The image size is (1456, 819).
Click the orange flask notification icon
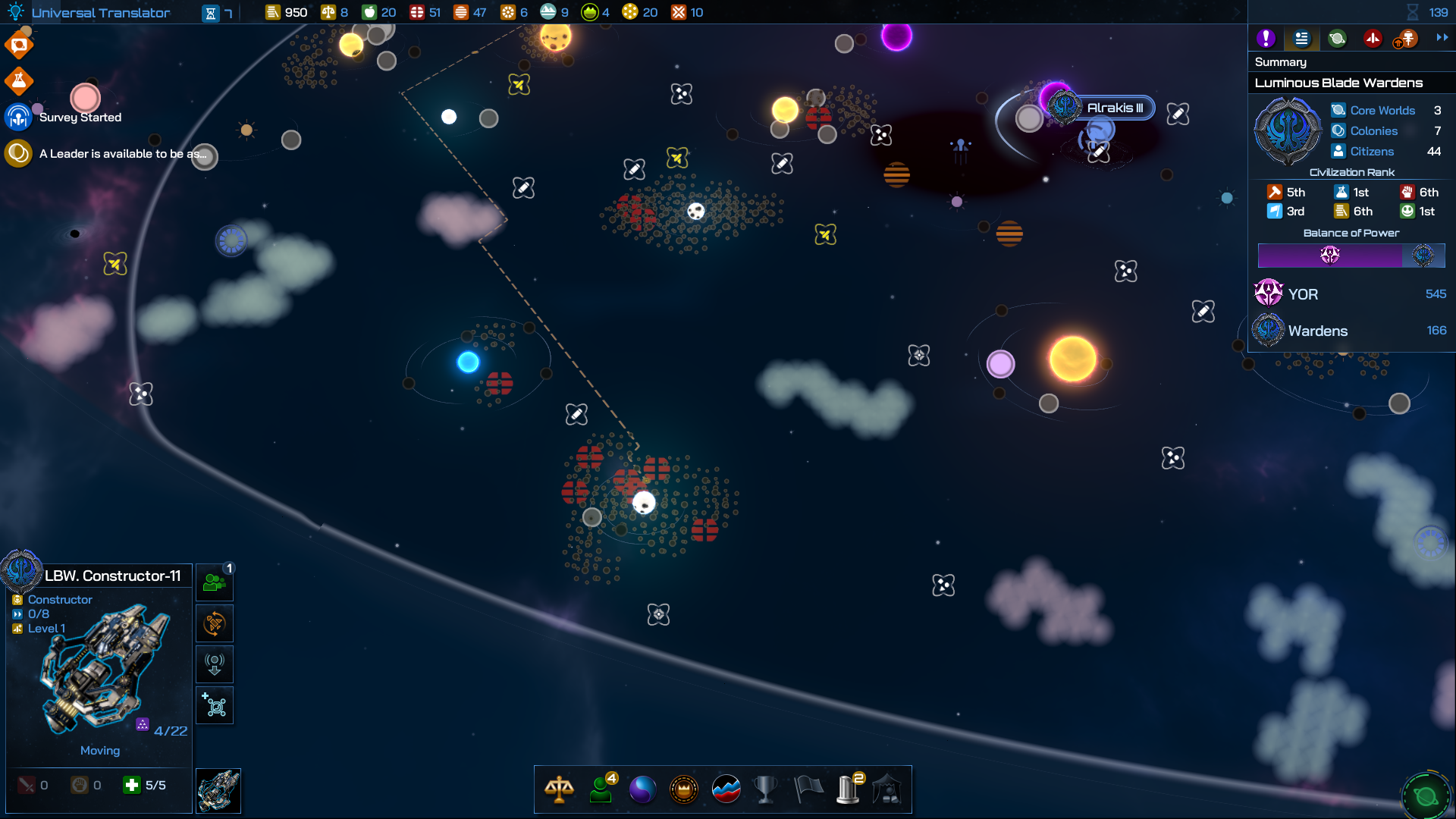coord(19,80)
